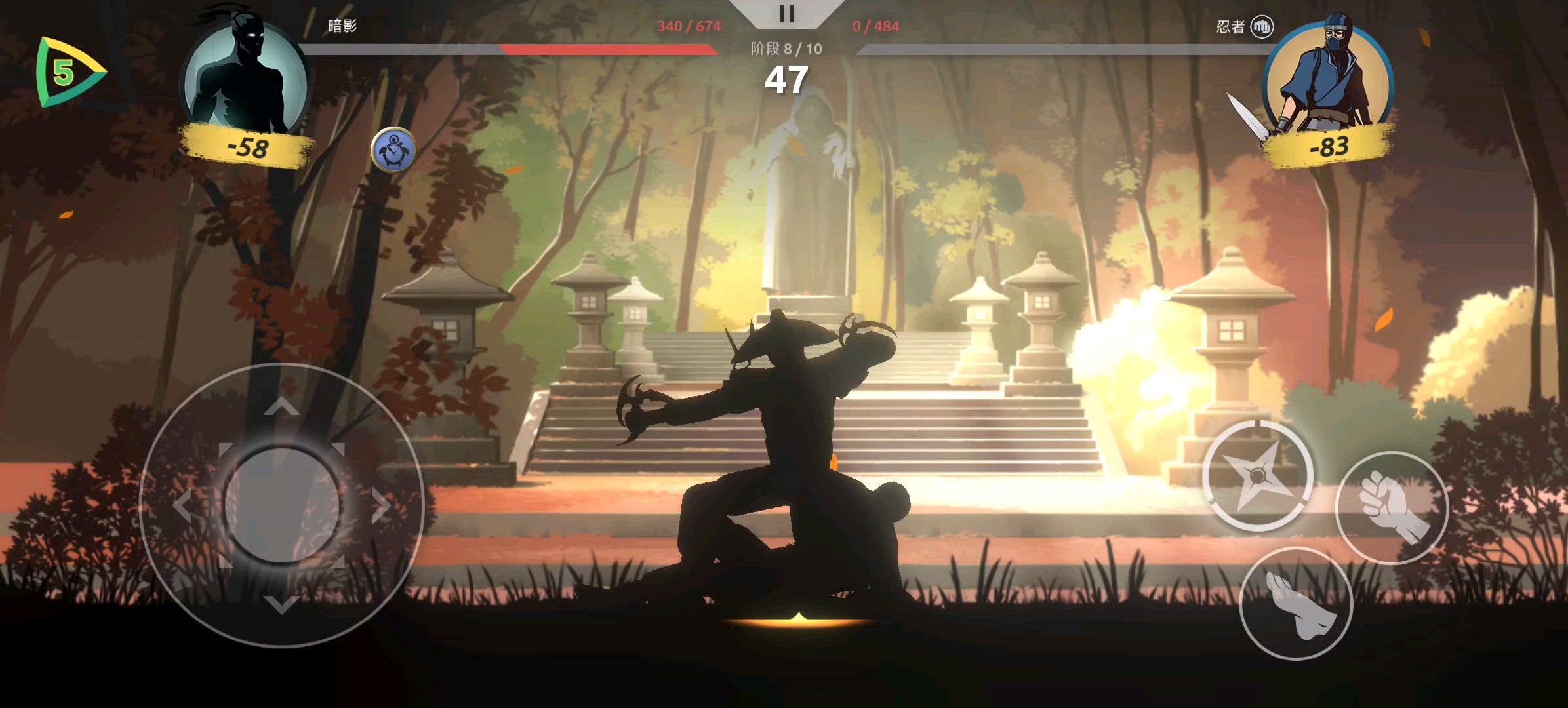Pause the fight with the pause button
The width and height of the screenshot is (1568, 708).
pos(786,14)
